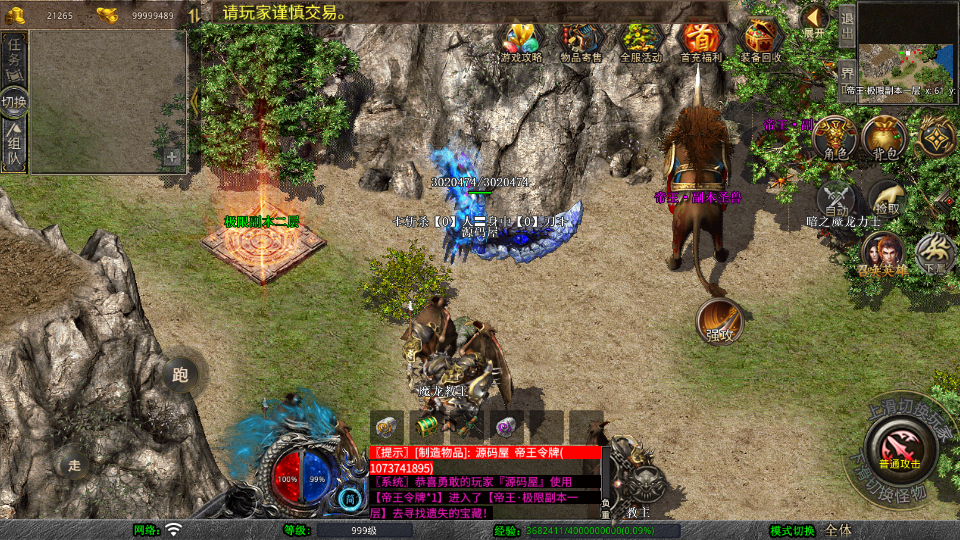Image resolution: width=960 pixels, height=540 pixels.
Task: Open the 背包 bag inventory
Action: pos(885,138)
